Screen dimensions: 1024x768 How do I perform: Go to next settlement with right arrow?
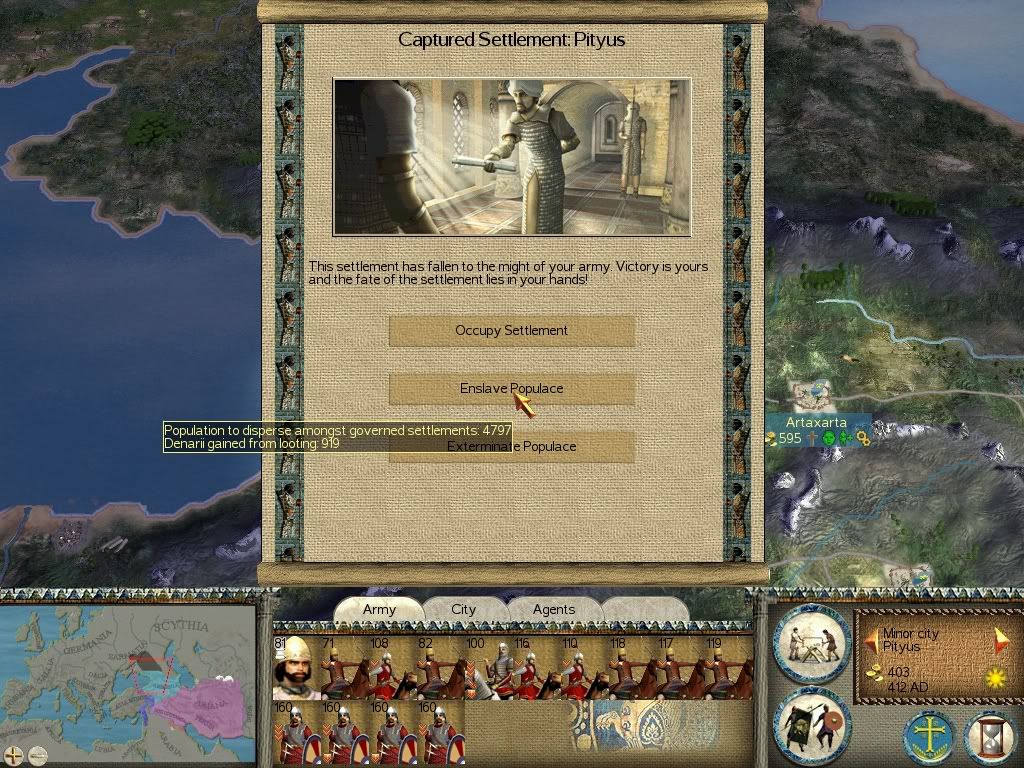point(1001,640)
